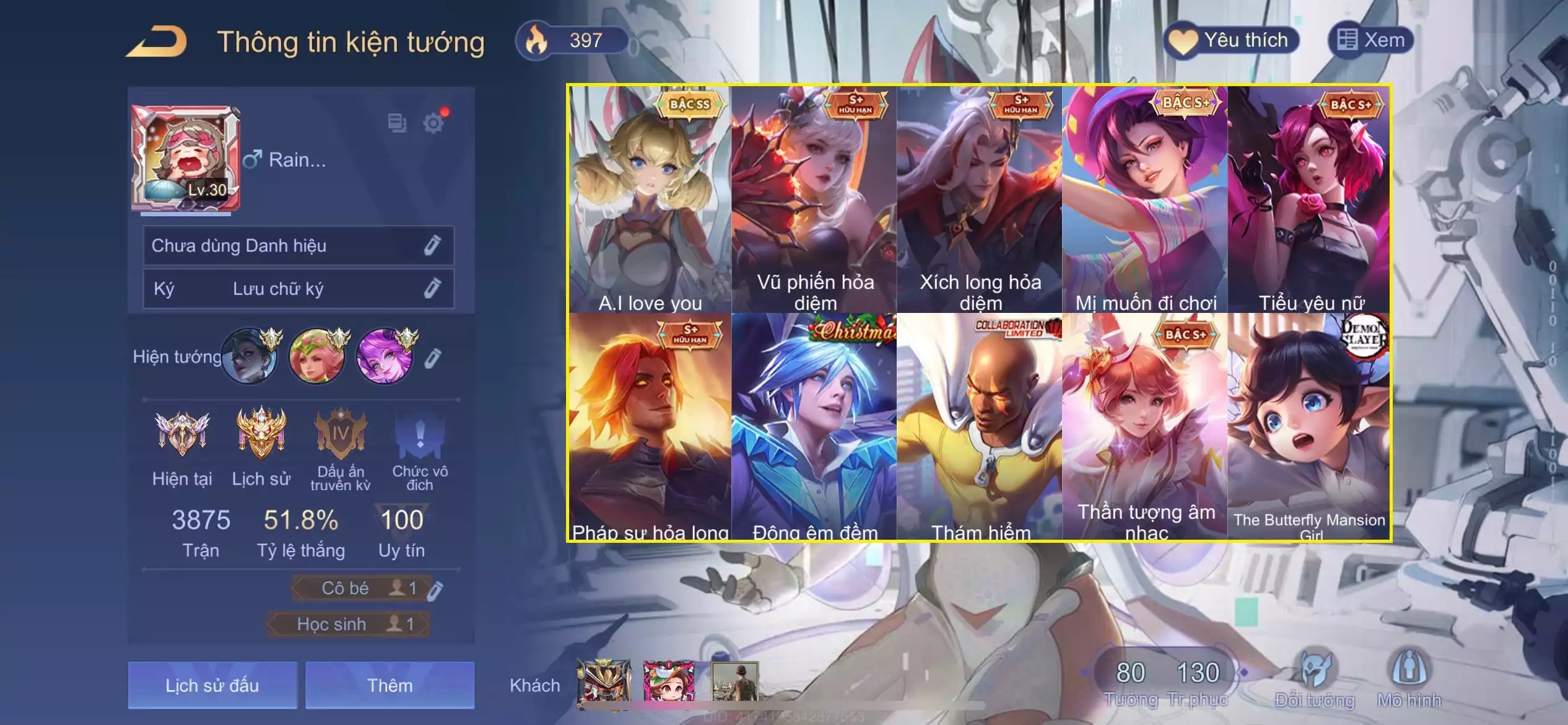Open the Xem view button
This screenshot has width=1568, height=725.
pyautogui.click(x=1371, y=41)
